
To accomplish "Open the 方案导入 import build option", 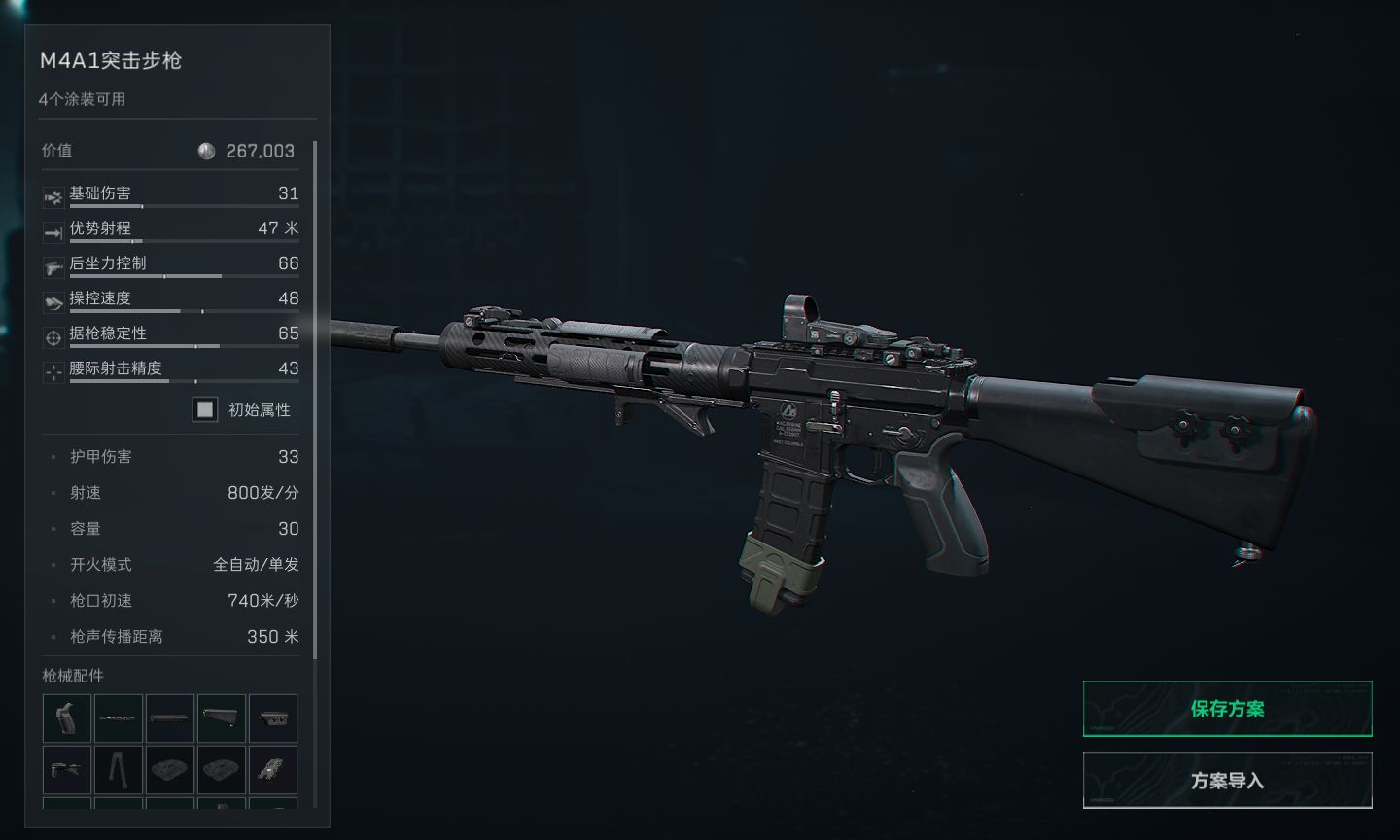I will (x=1227, y=780).
